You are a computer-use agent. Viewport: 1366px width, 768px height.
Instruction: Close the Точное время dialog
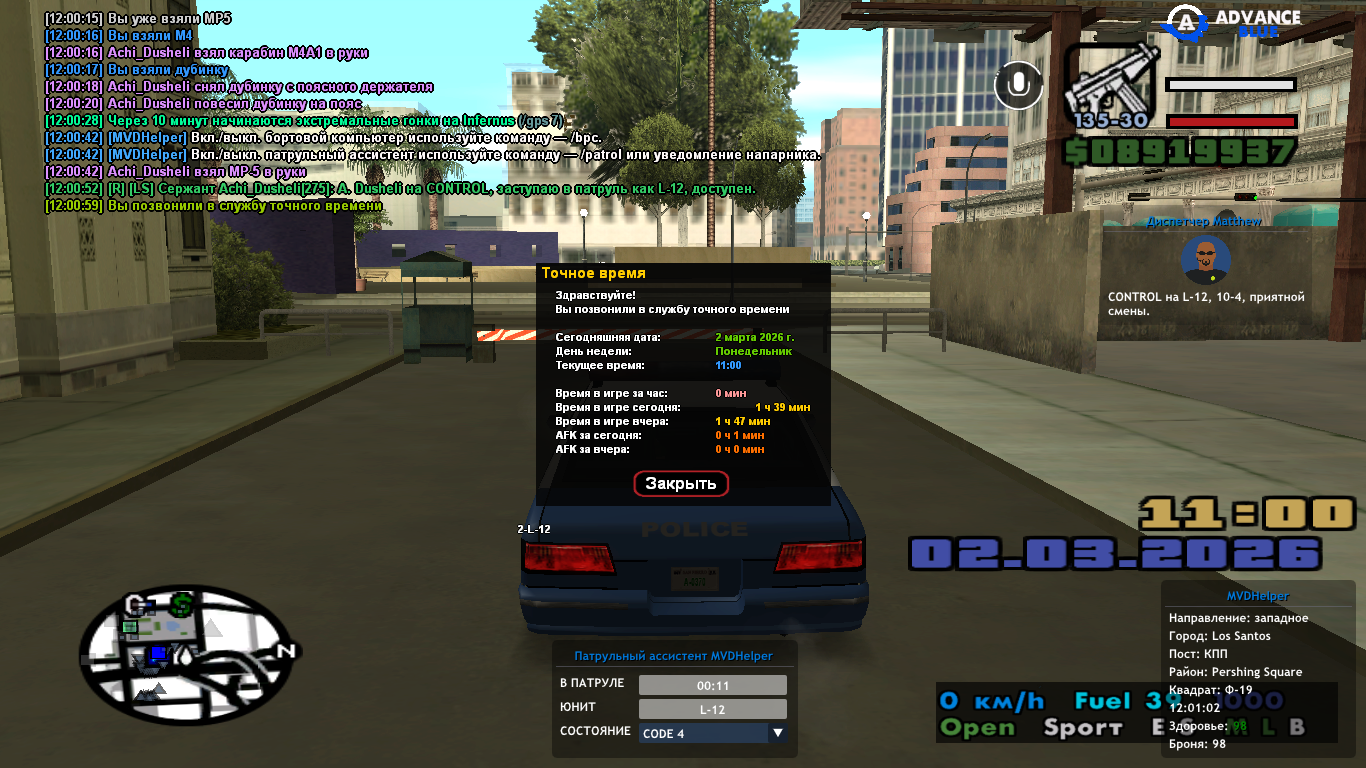(681, 484)
